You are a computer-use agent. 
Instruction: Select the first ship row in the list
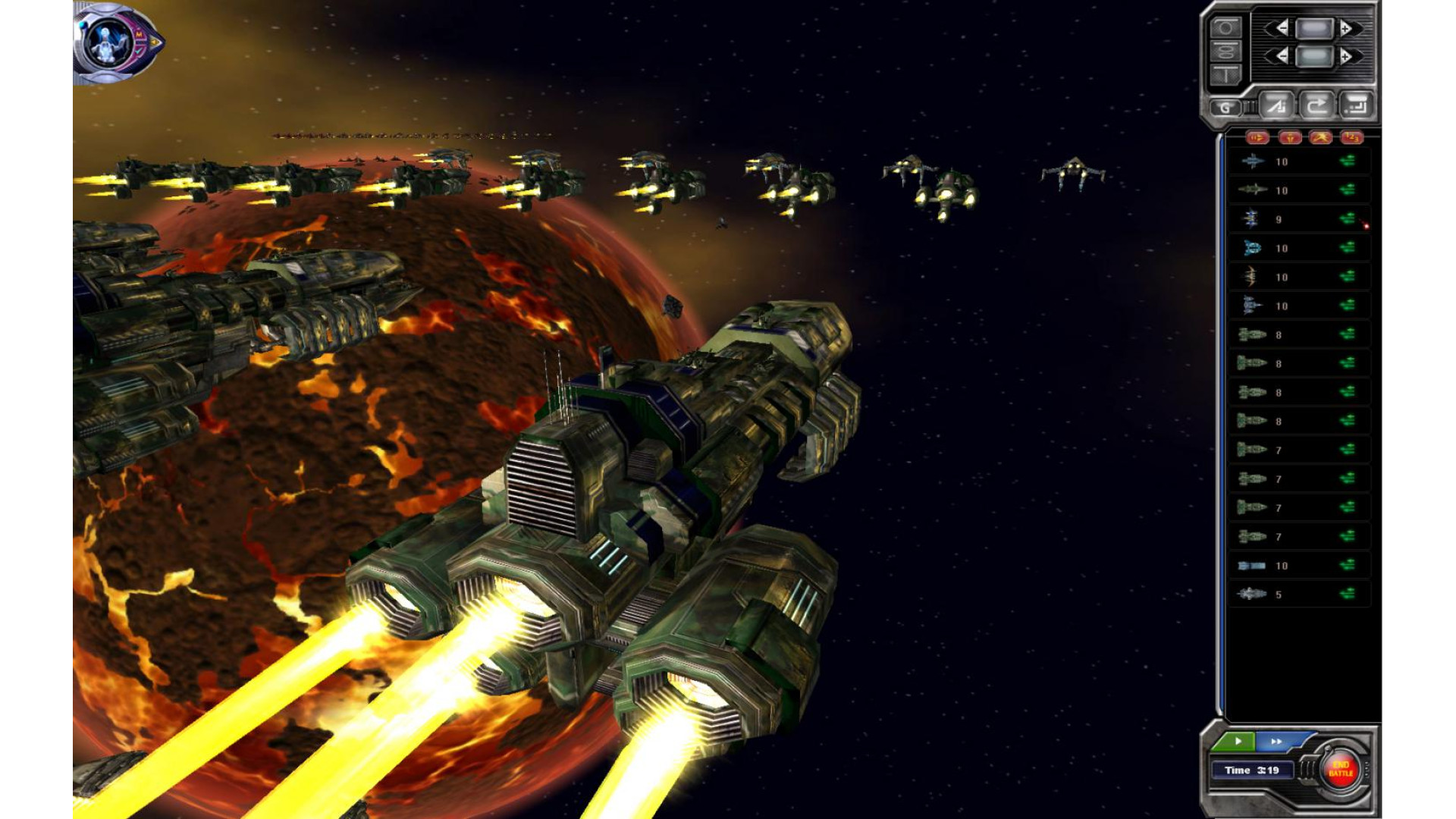pyautogui.click(x=1298, y=162)
